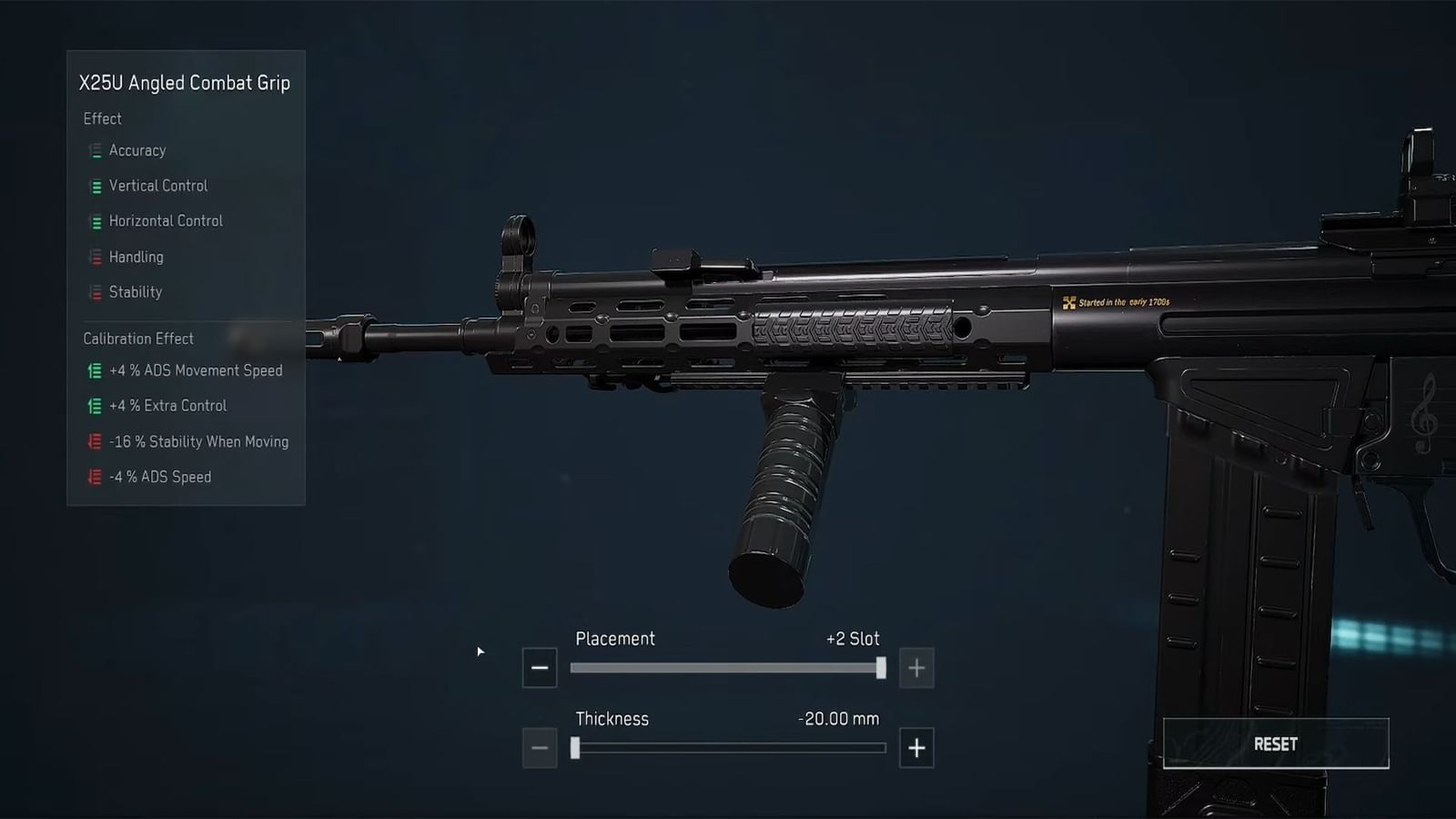
Task: Toggle the -4% ADS Speed effect entry
Action: click(95, 477)
